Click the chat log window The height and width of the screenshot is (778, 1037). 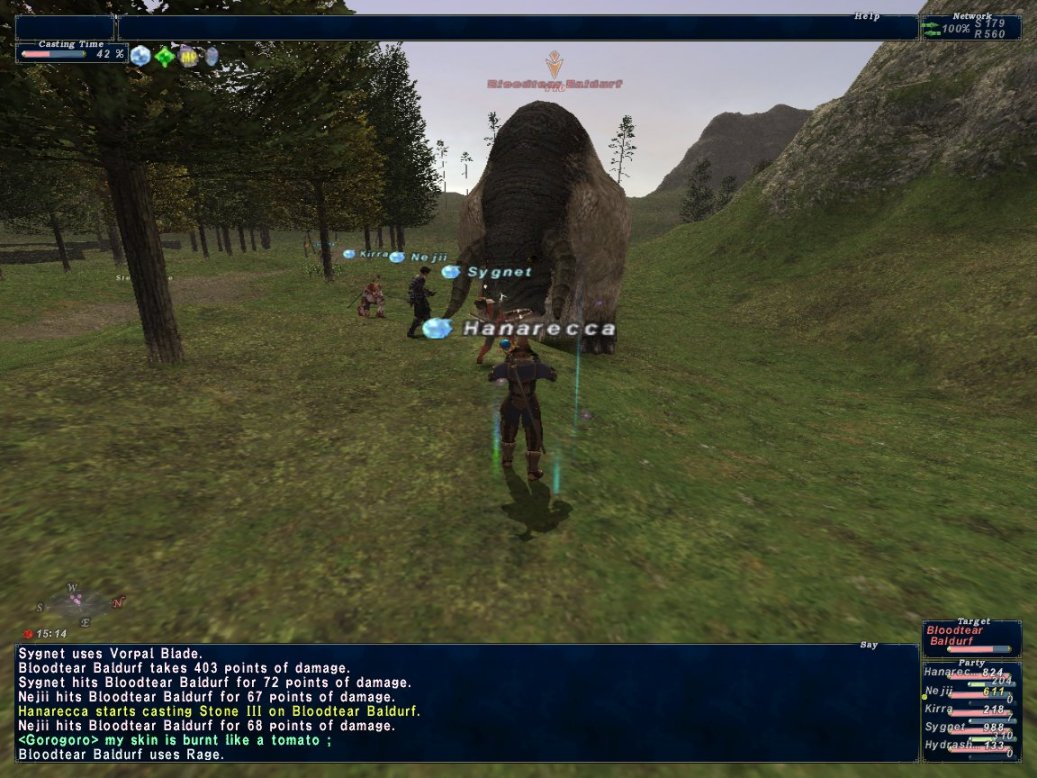467,703
